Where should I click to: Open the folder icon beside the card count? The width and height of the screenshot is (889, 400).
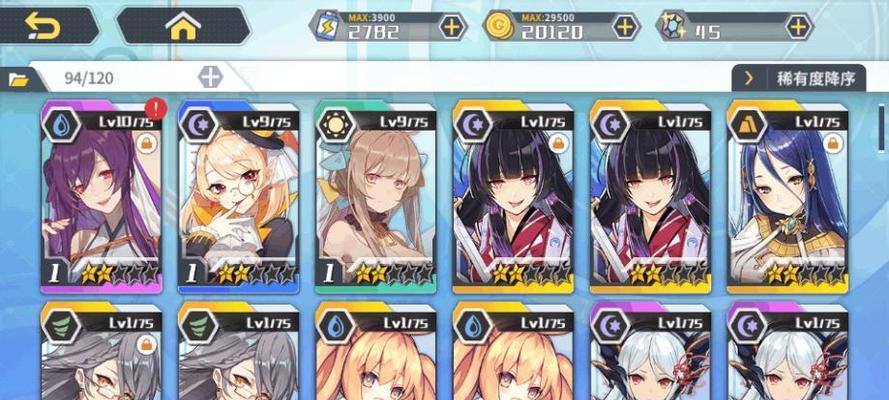point(19,78)
